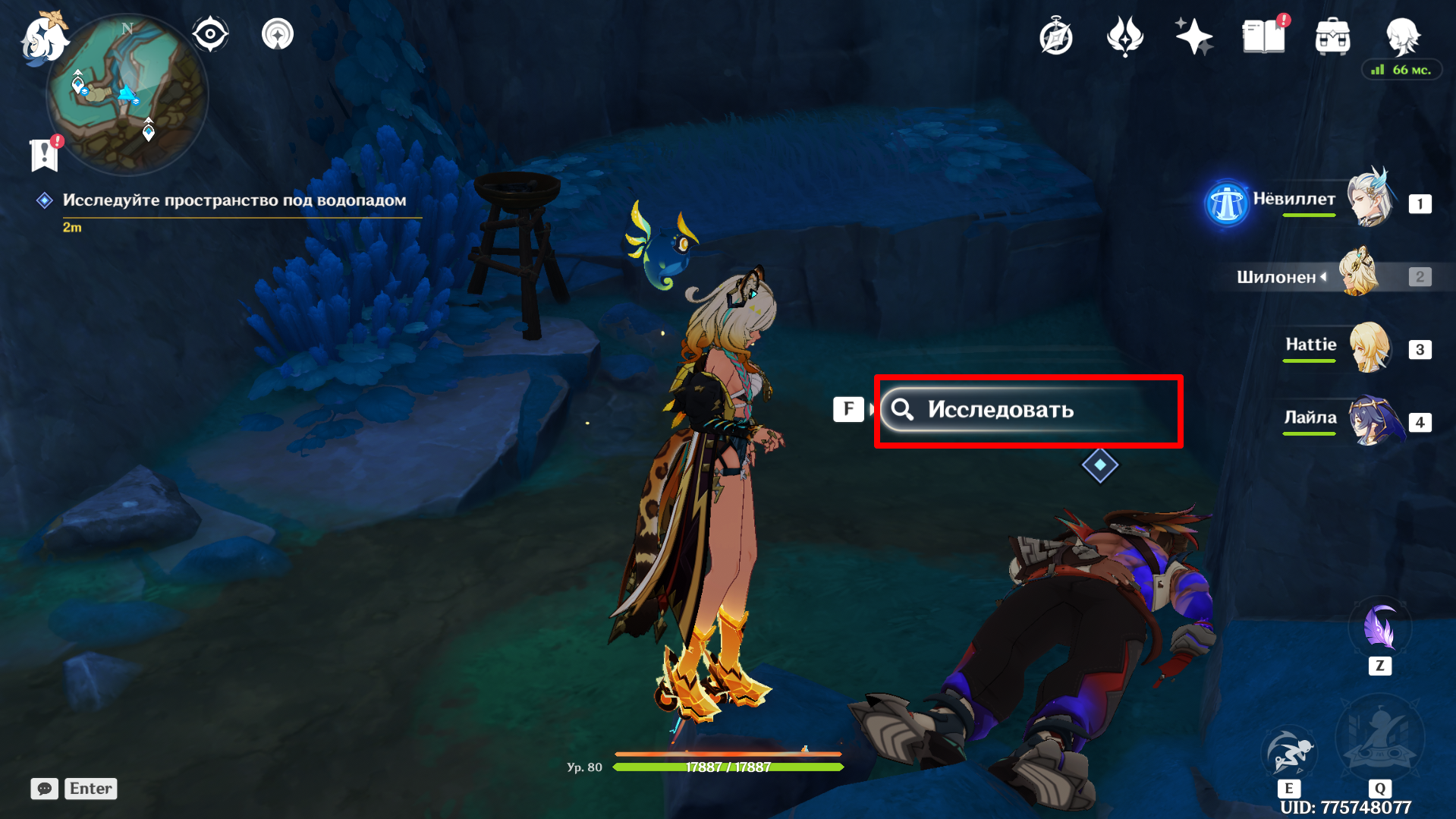
Task: Select the waterfall exploration quest tracker
Action: [x=234, y=200]
